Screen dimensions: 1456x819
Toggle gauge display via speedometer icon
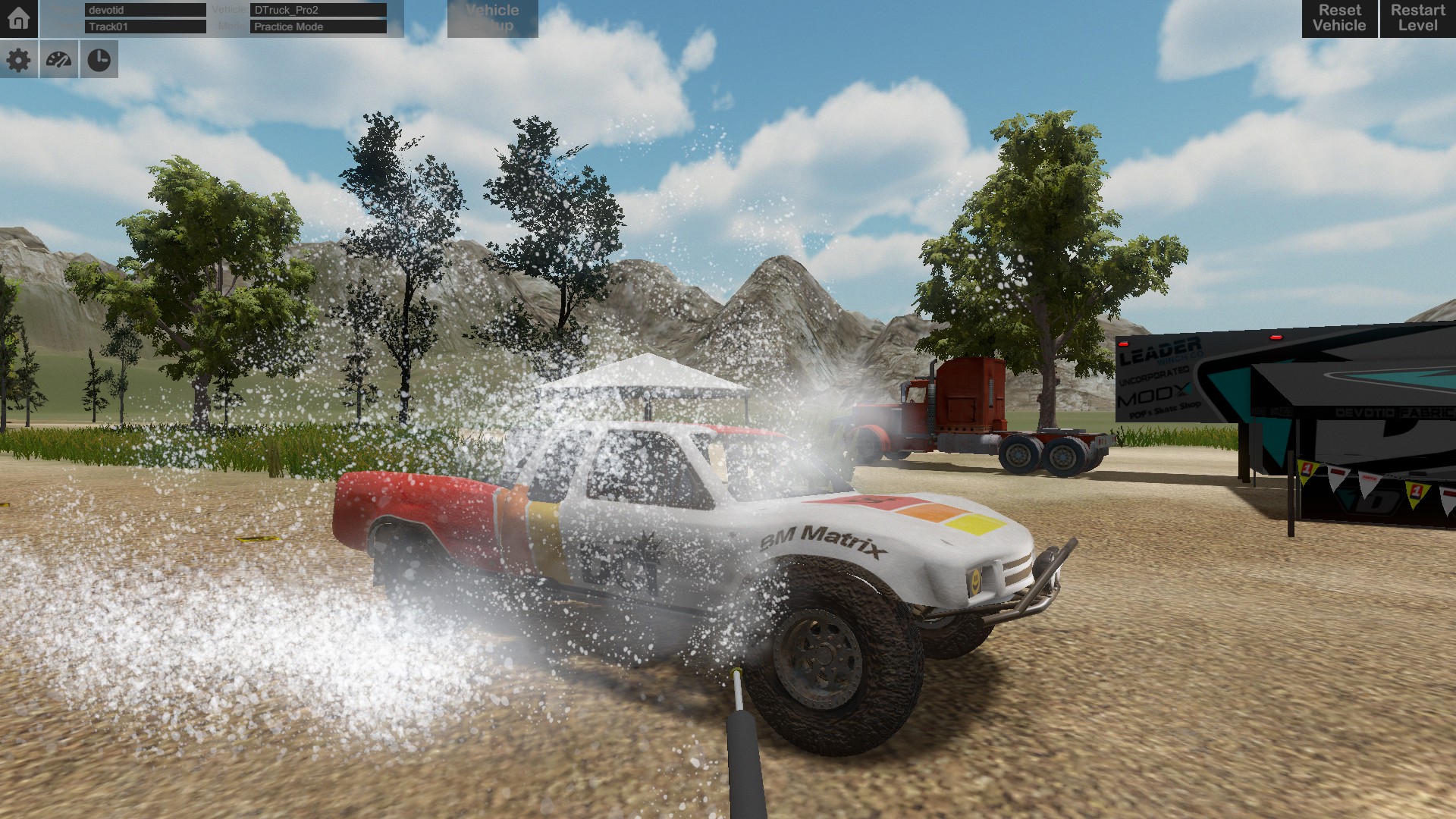pyautogui.click(x=58, y=60)
